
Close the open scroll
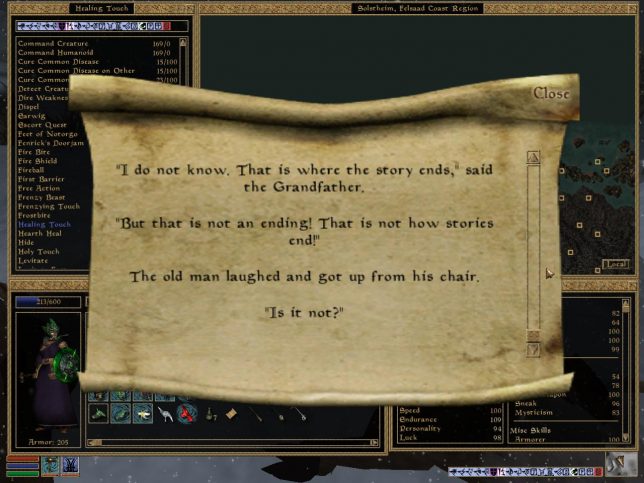point(551,93)
